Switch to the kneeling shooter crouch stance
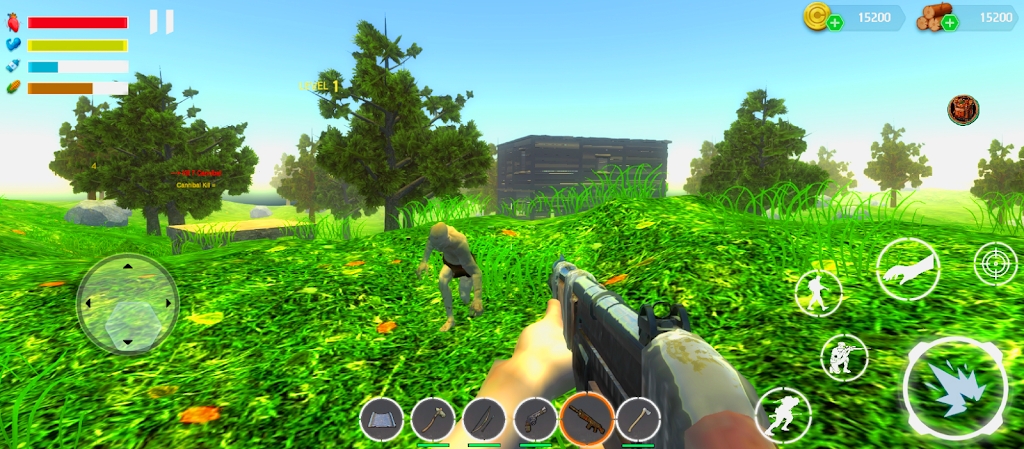1024x449 pixels. click(844, 357)
